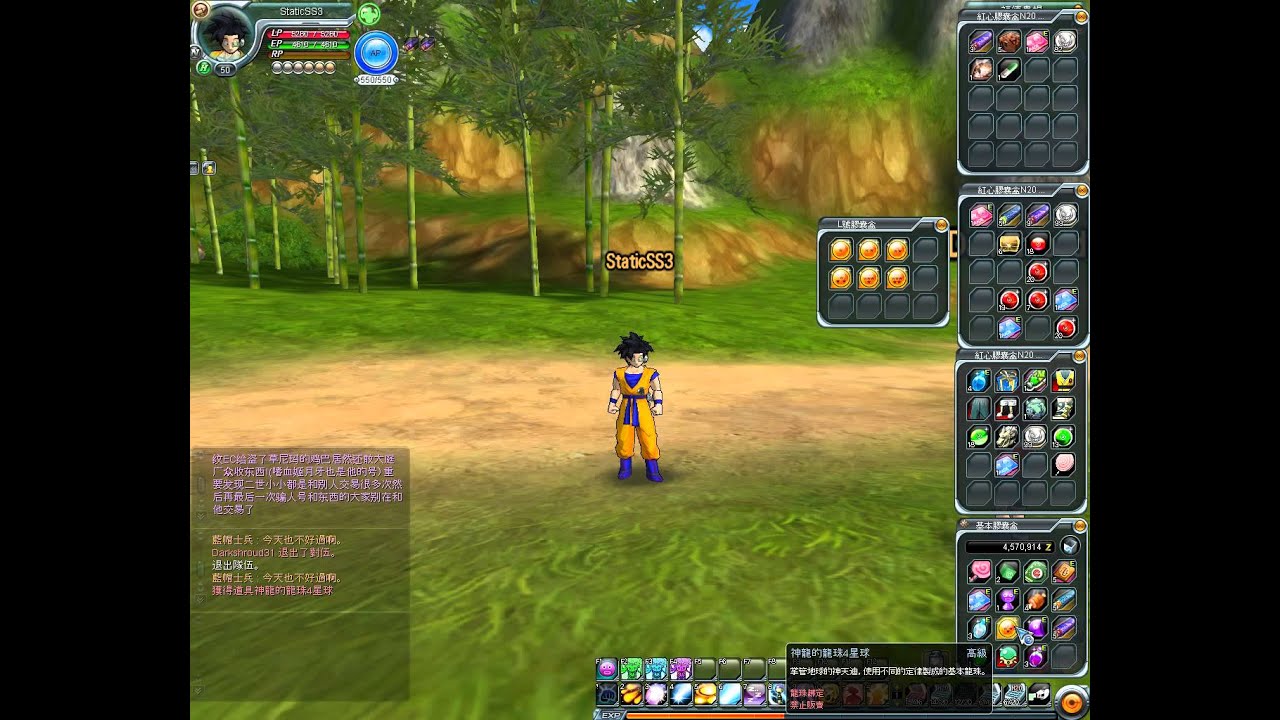Screen dimensions: 1280x720
Task: Activate the blue light beam skill
Action: [x=680, y=694]
